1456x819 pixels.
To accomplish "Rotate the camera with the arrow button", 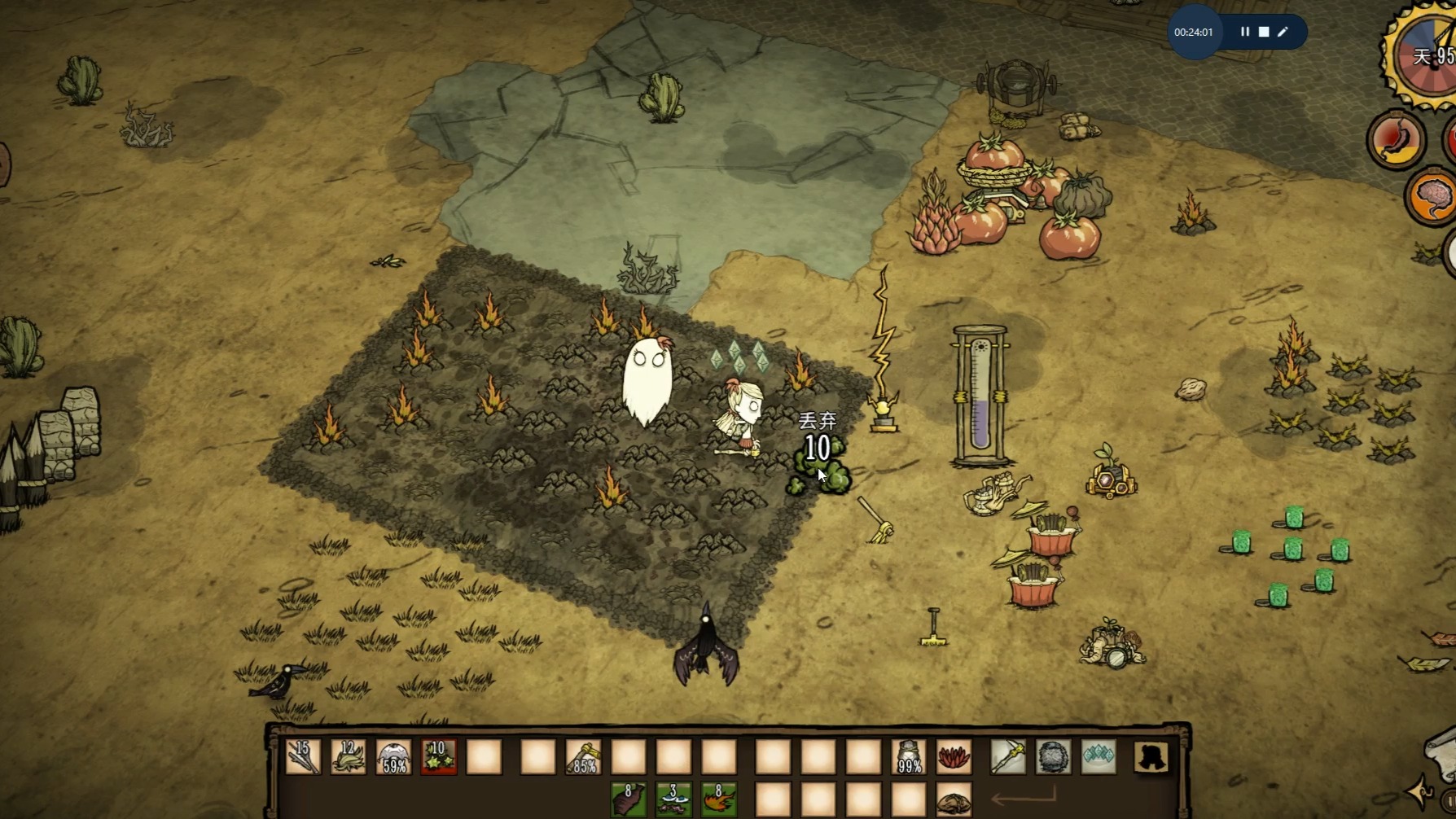I will tap(1420, 790).
